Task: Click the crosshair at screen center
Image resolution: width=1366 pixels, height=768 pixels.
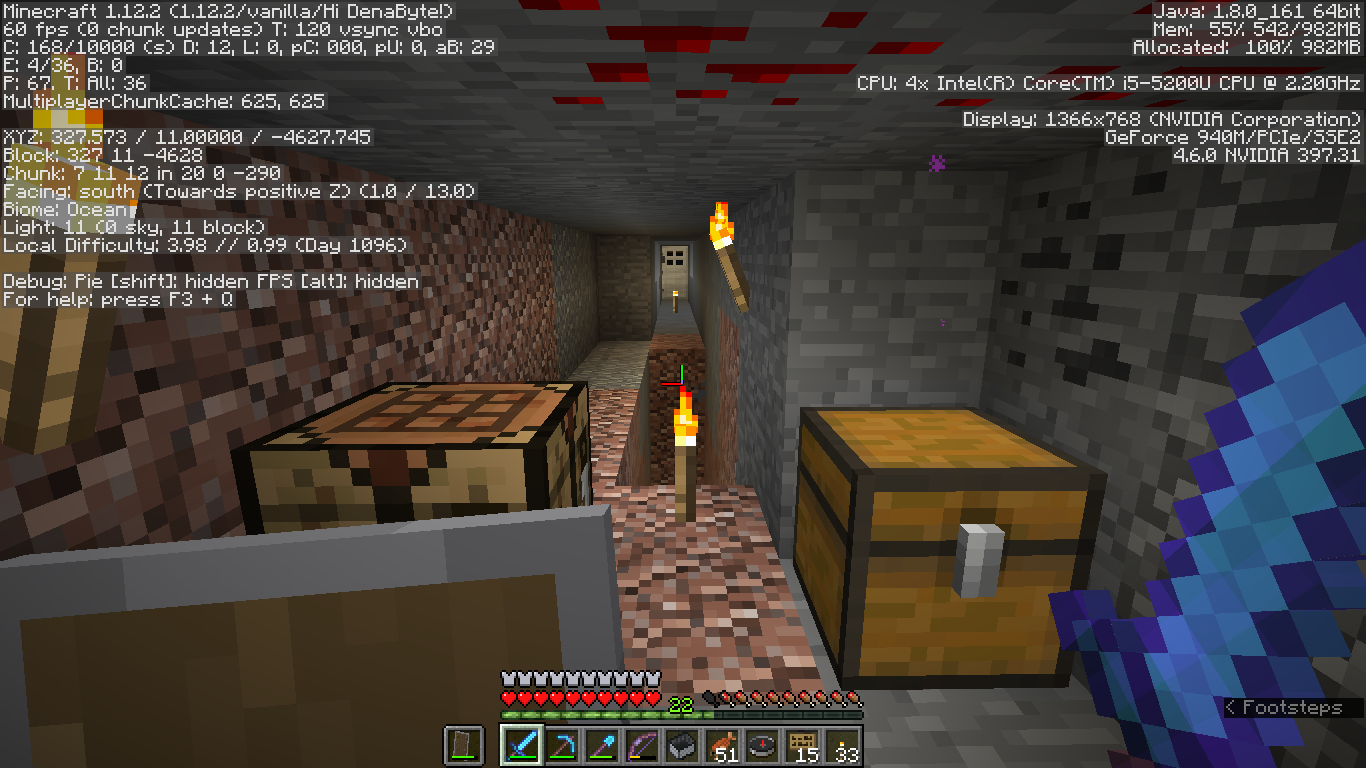Action: 683,384
